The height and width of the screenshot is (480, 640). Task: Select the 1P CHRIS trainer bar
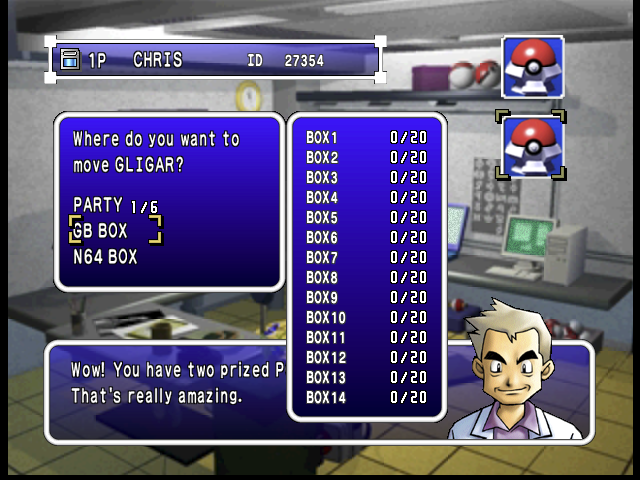coord(216,61)
